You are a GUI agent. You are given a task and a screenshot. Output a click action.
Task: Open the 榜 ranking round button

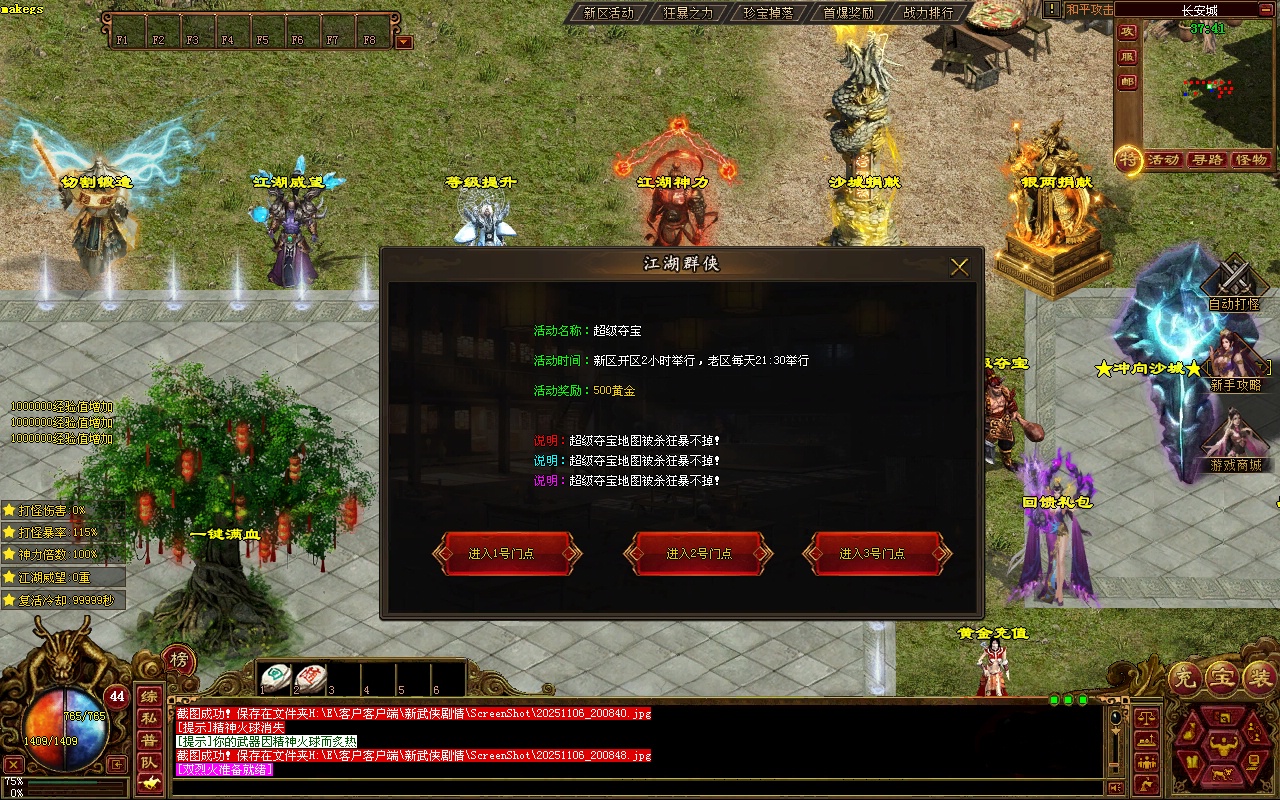[179, 660]
